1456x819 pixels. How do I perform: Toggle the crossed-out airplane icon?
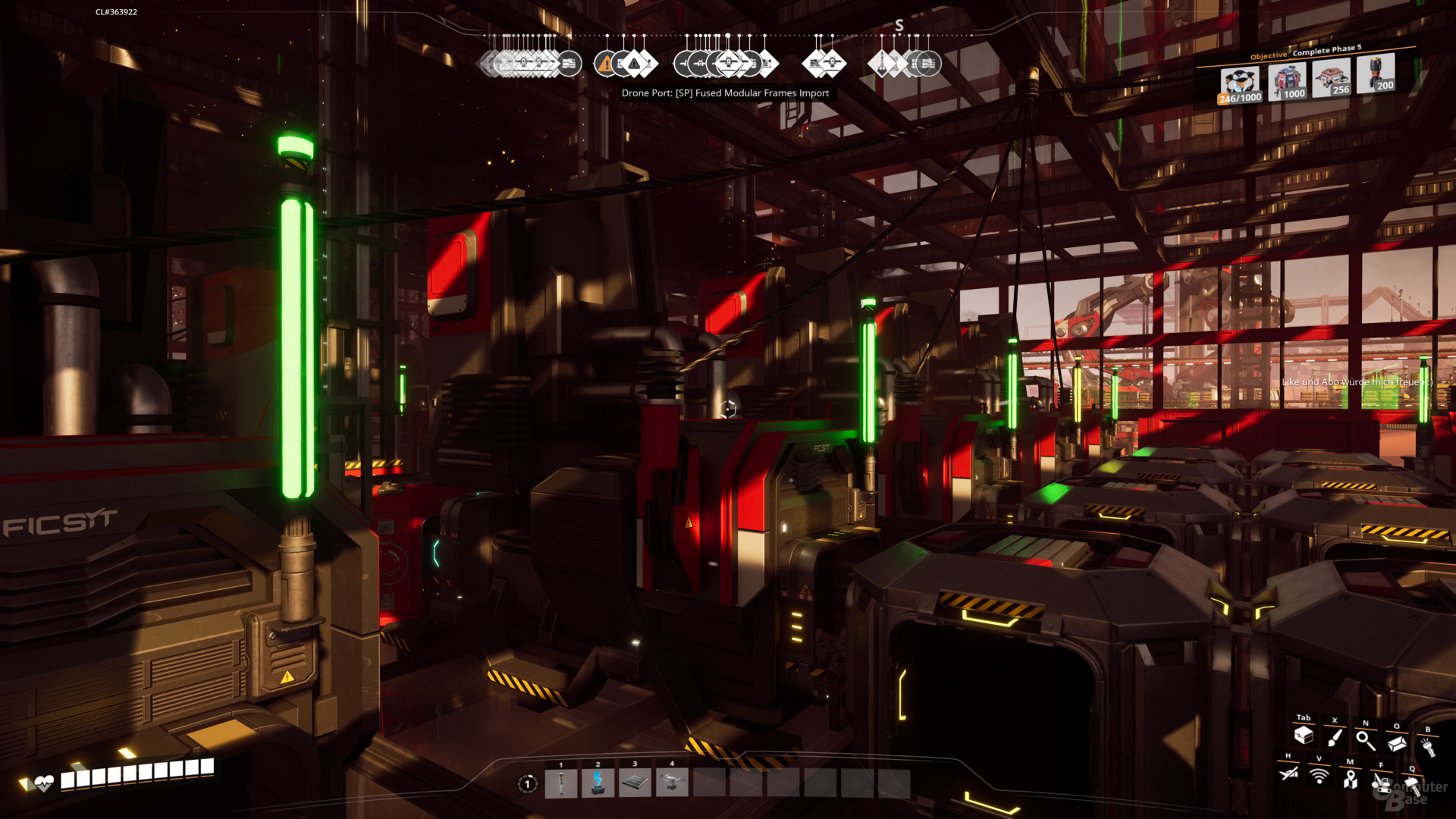pos(1288,773)
